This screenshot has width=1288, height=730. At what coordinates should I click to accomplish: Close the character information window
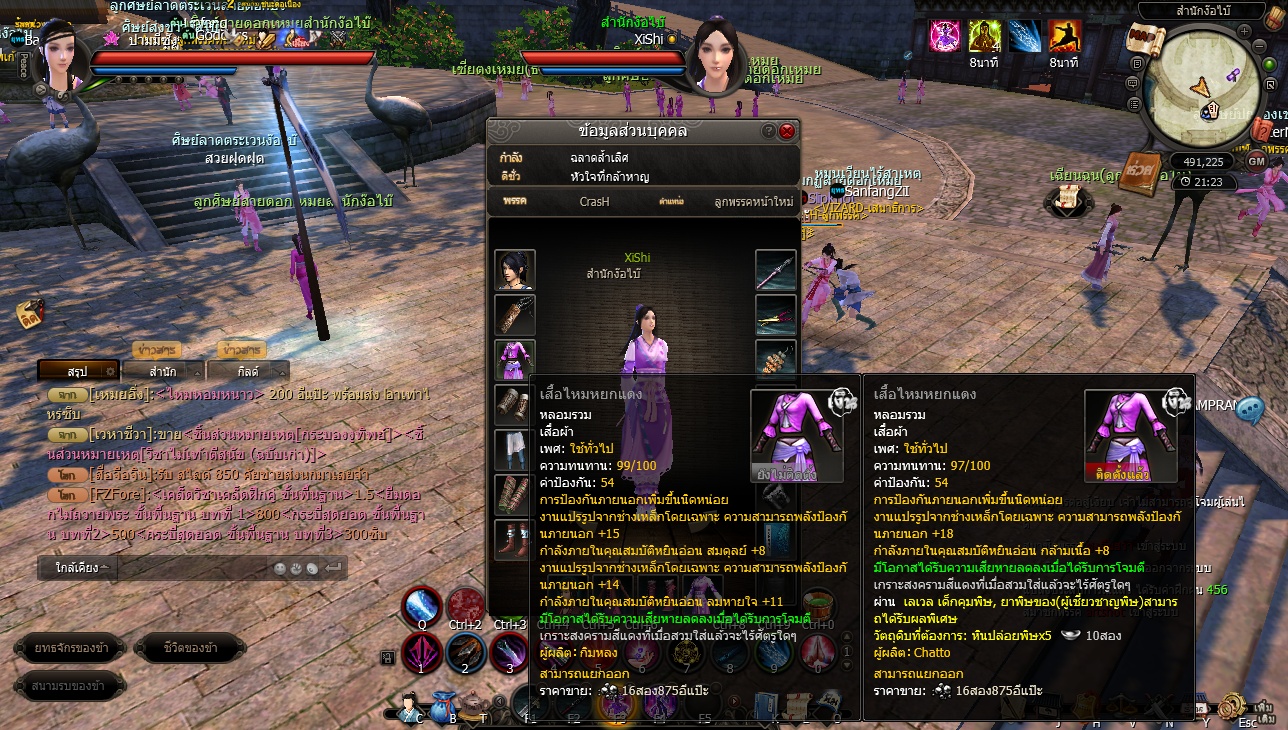[787, 131]
